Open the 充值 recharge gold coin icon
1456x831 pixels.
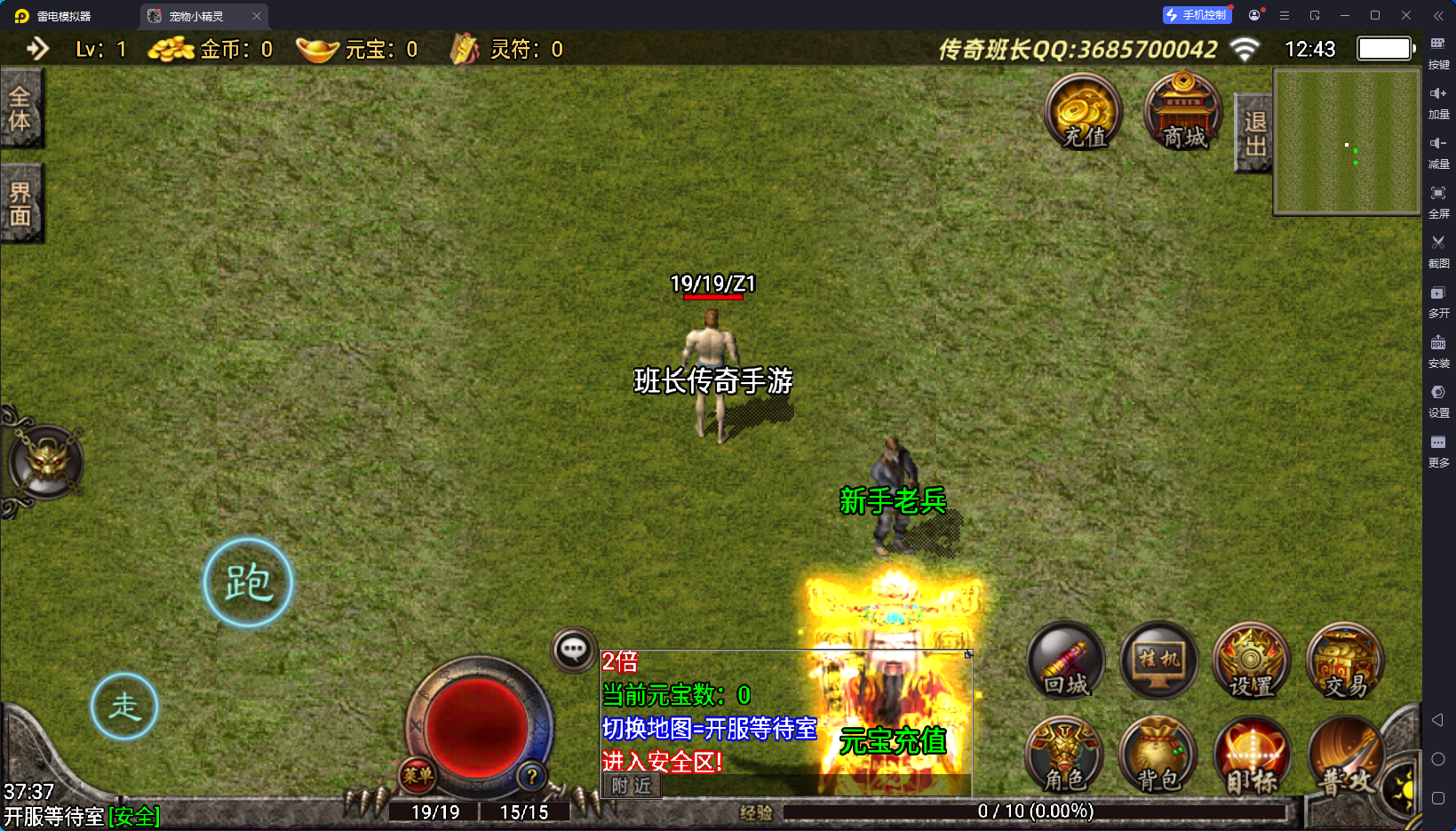1083,113
